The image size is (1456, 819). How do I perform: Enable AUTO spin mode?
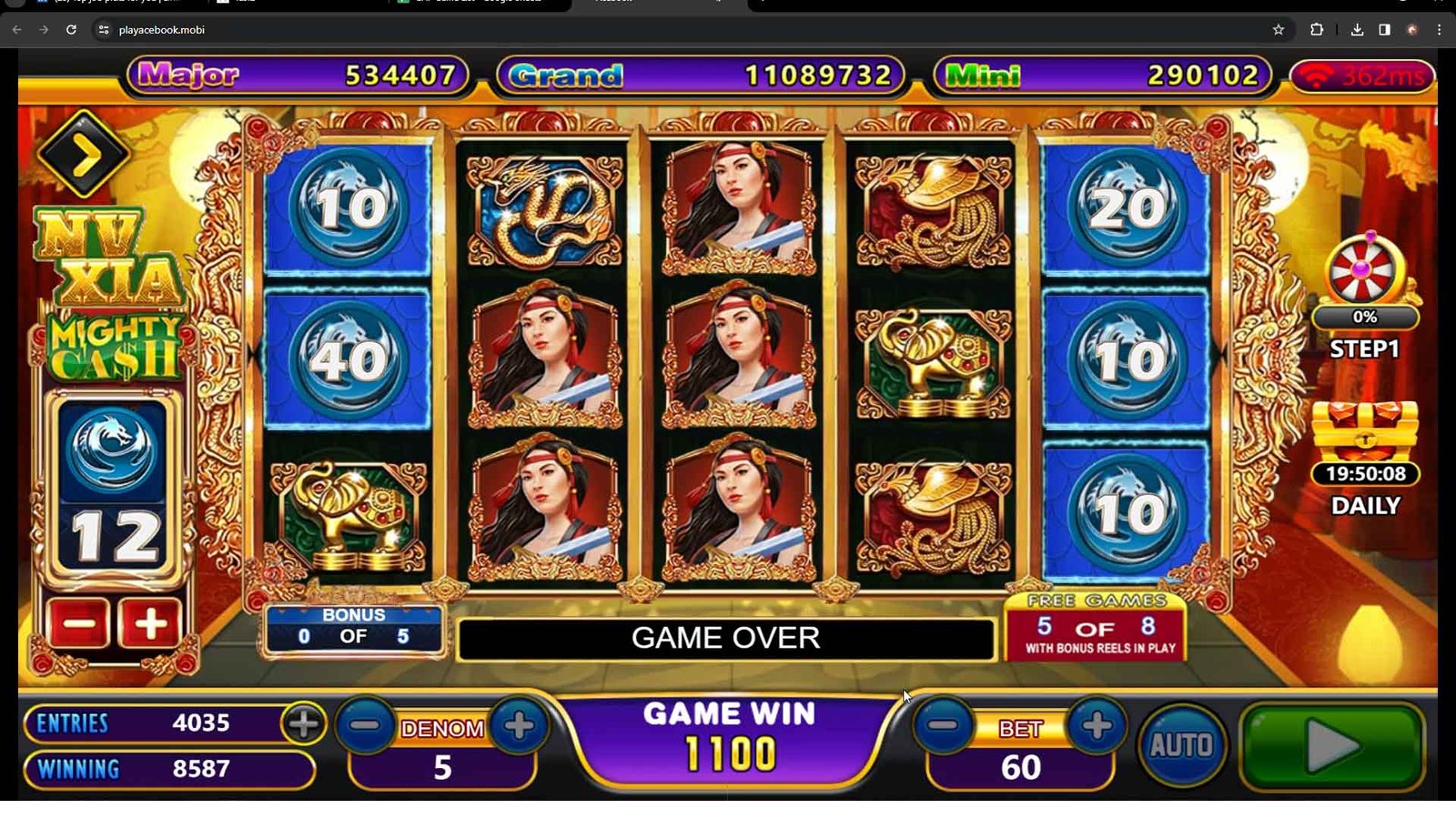pos(1180,745)
